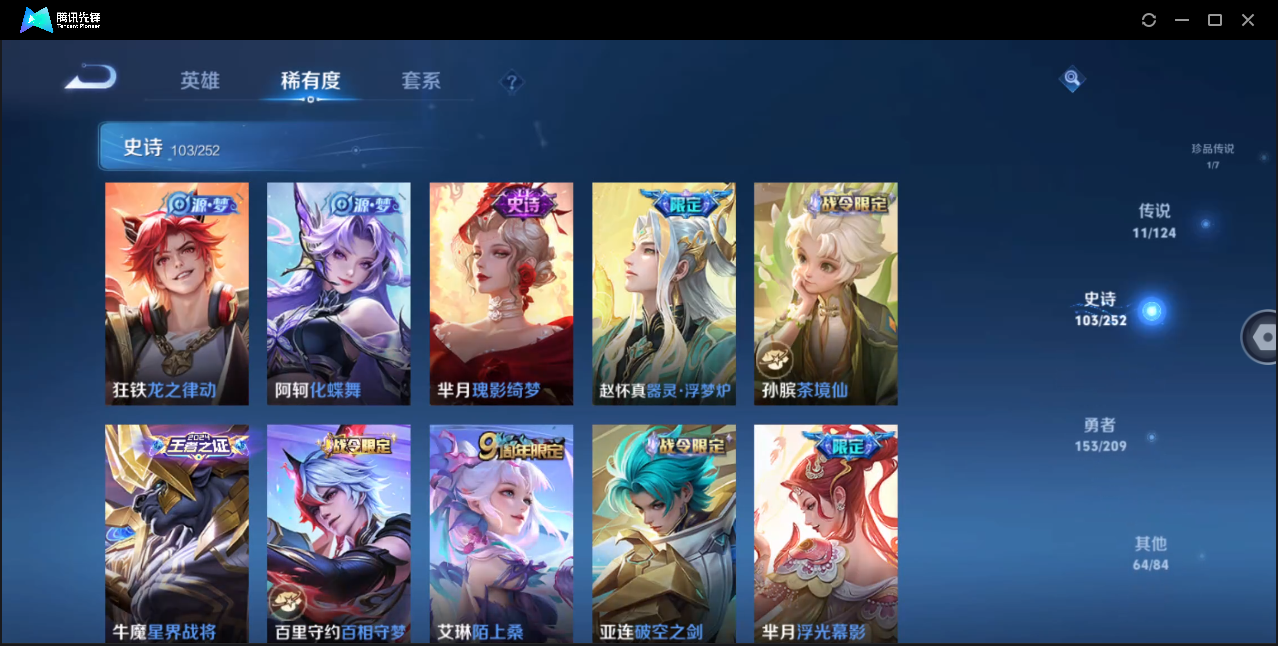Choose the 亚连 破空之剑 skin card

click(x=664, y=533)
